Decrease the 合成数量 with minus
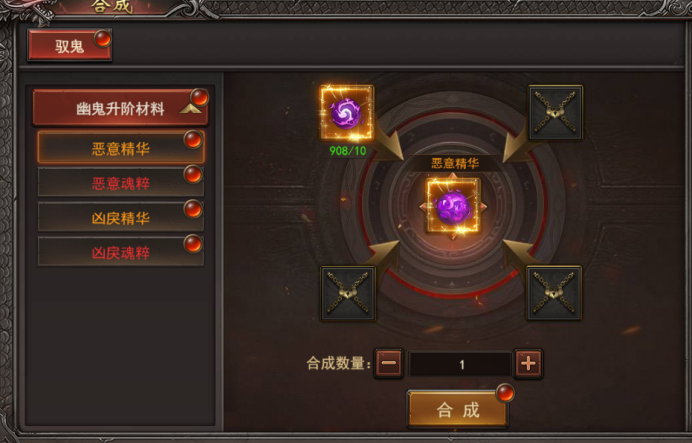The image size is (692, 443). point(390,364)
